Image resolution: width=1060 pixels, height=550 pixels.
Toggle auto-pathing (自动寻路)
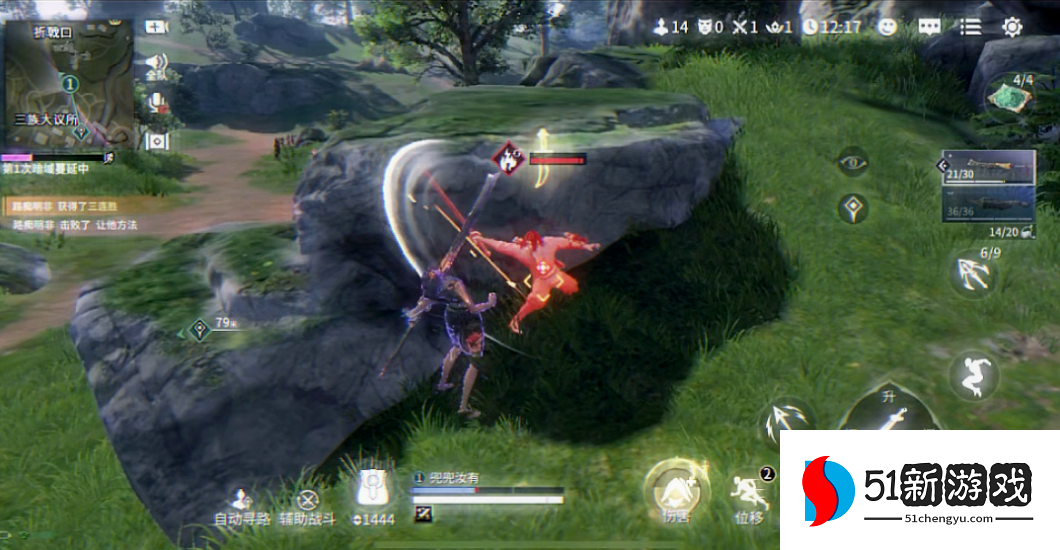click(241, 504)
